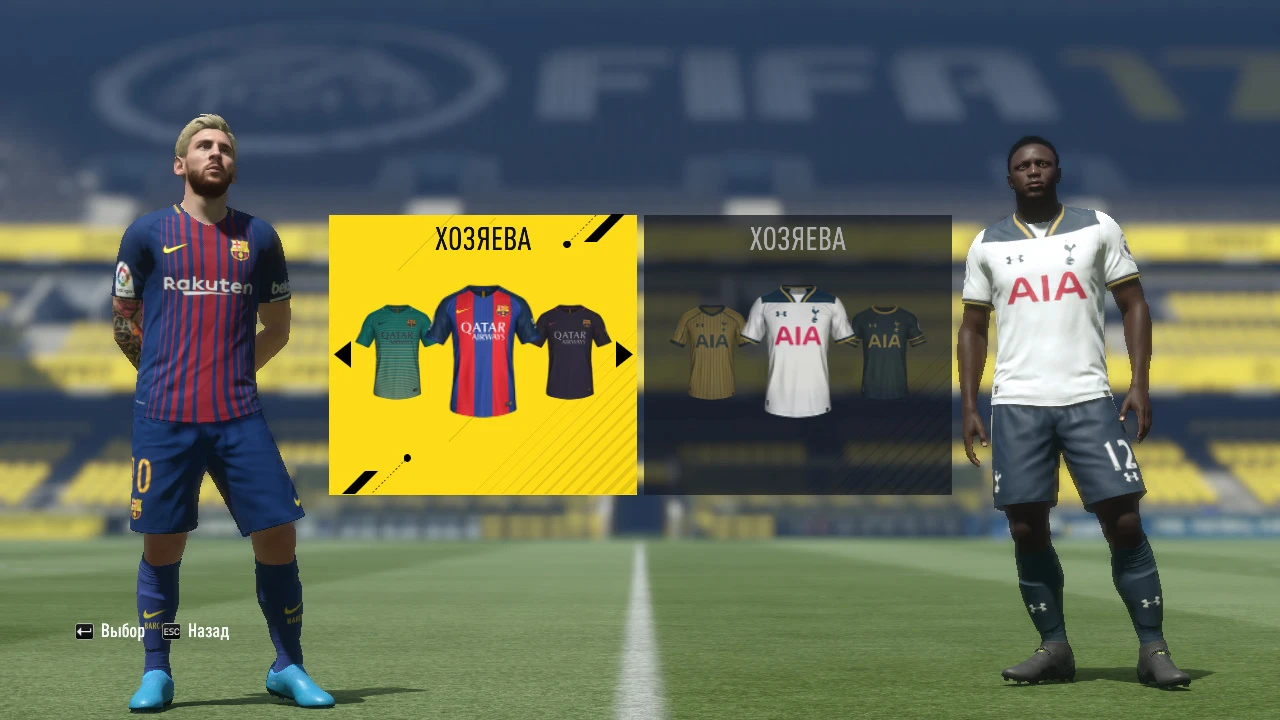Click the ХОЗЯЕВА header on the yellow panel
The height and width of the screenshot is (720, 1280).
(484, 238)
